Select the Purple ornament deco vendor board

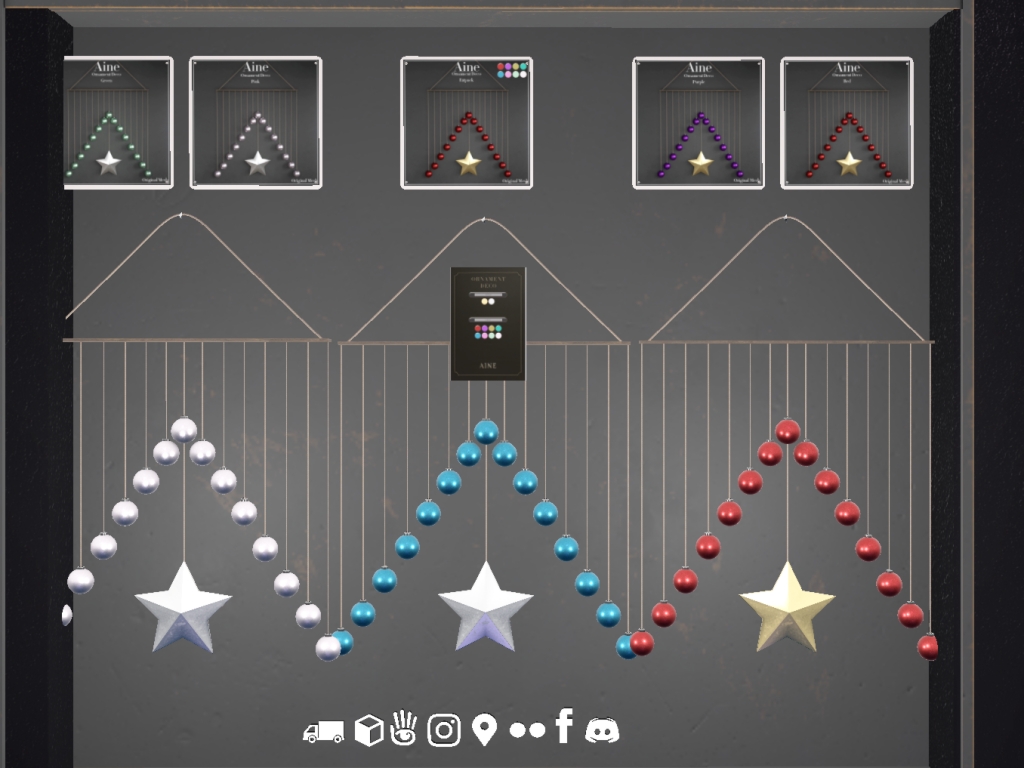coord(698,123)
